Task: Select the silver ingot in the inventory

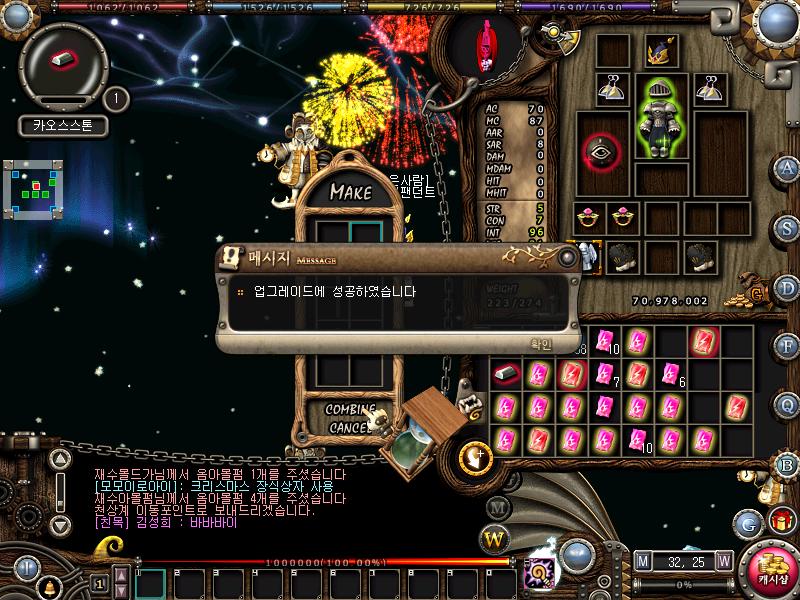Action: tap(507, 374)
